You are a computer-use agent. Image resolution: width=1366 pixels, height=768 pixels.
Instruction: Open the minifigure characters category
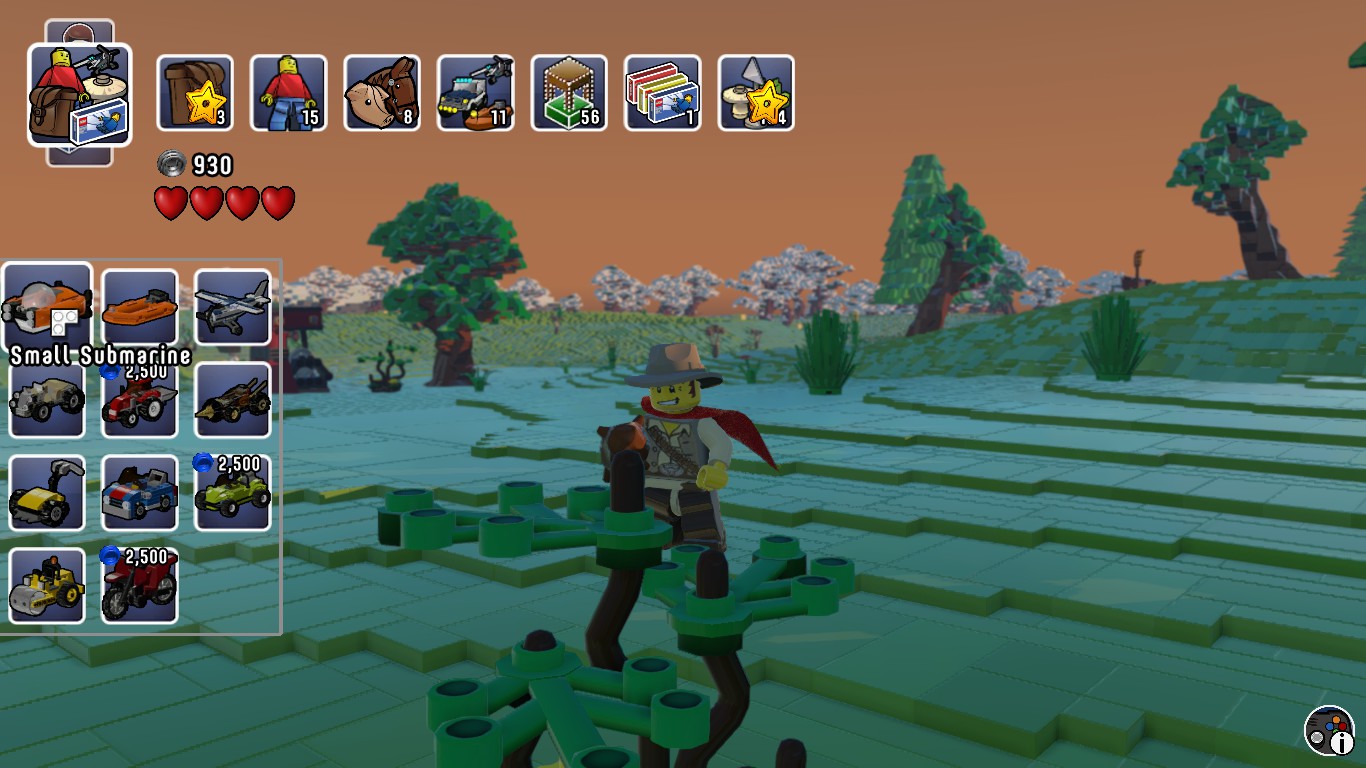point(289,93)
